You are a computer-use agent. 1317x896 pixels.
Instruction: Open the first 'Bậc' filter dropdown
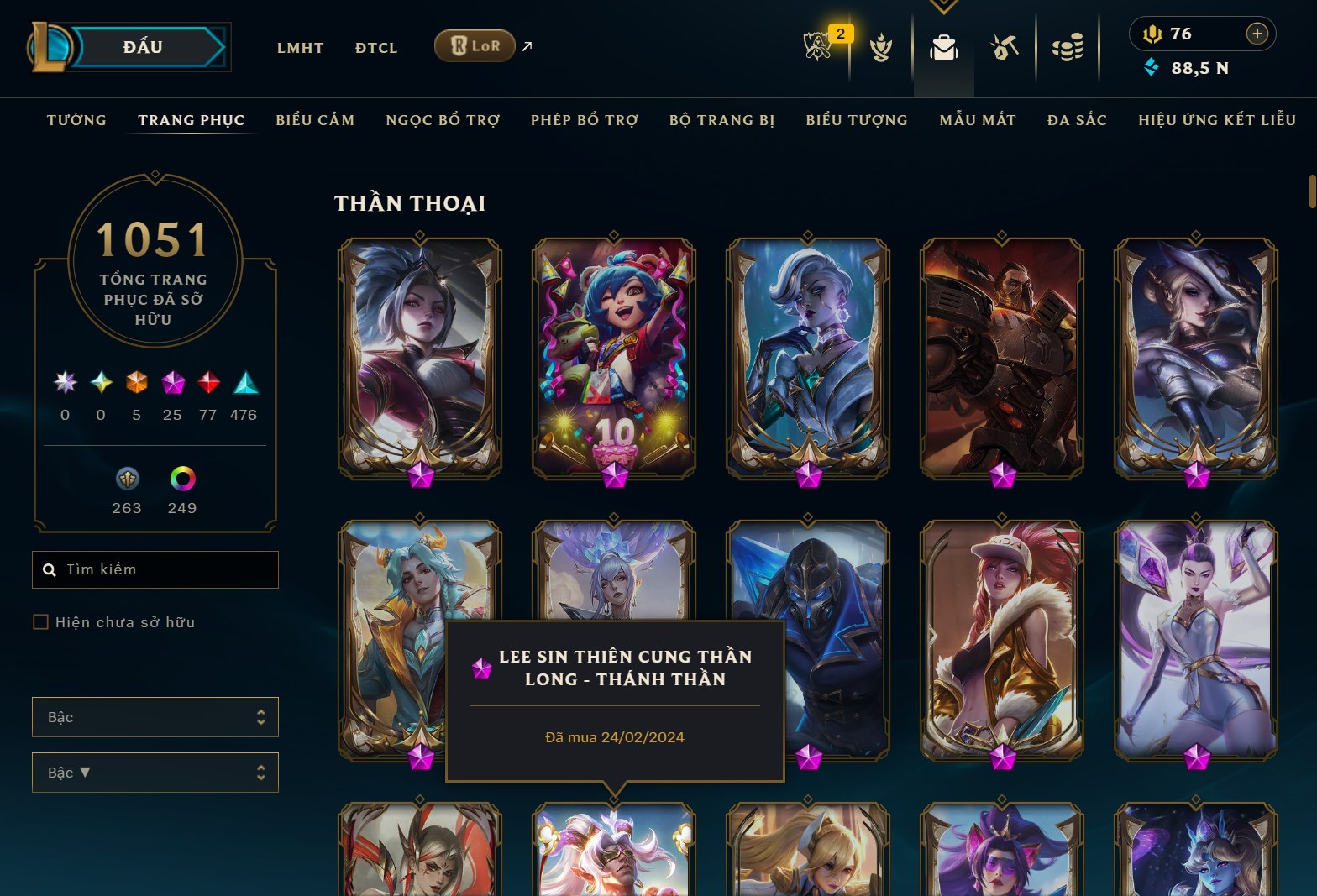click(155, 717)
